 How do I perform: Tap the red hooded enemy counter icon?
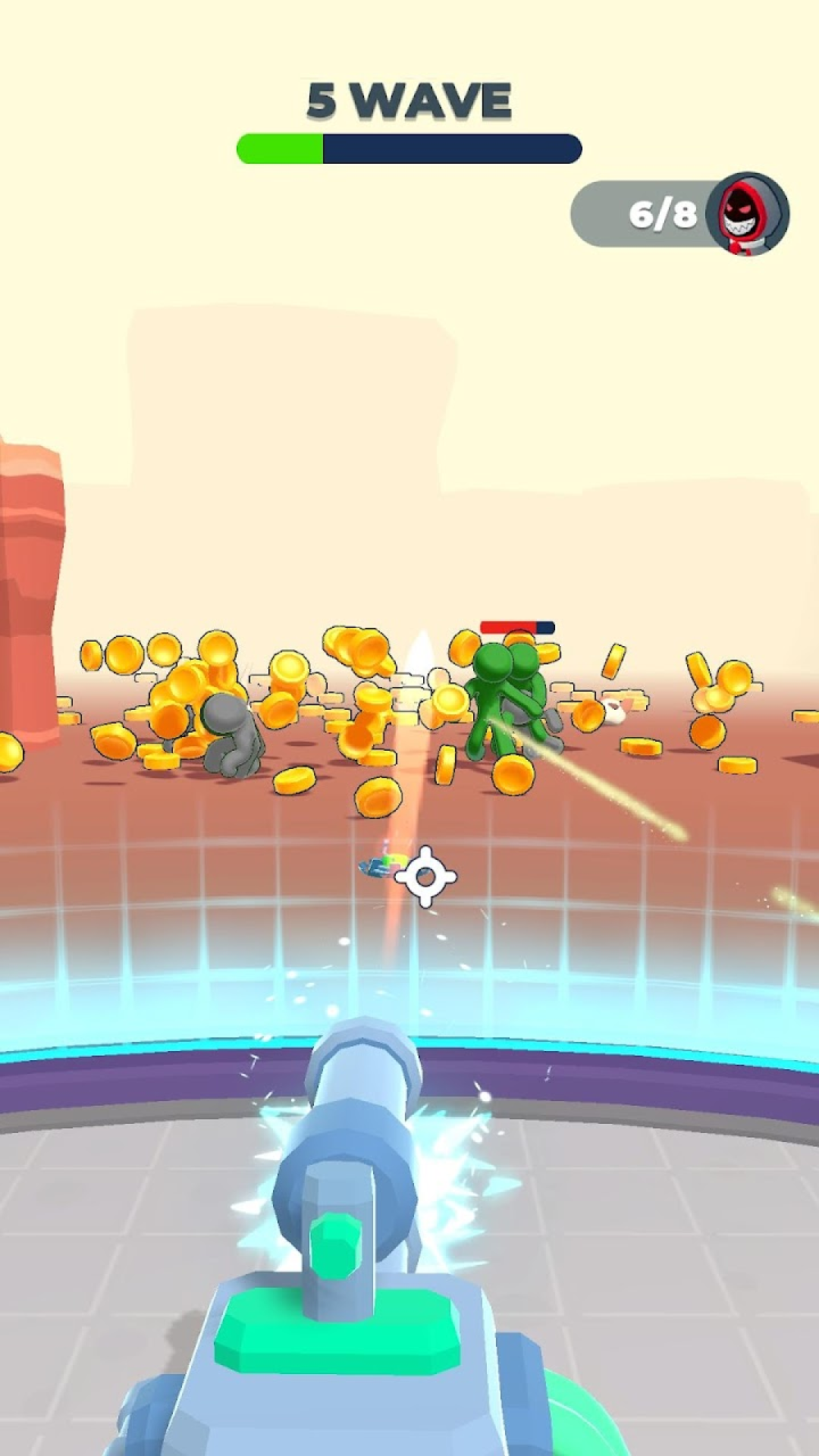tap(747, 214)
